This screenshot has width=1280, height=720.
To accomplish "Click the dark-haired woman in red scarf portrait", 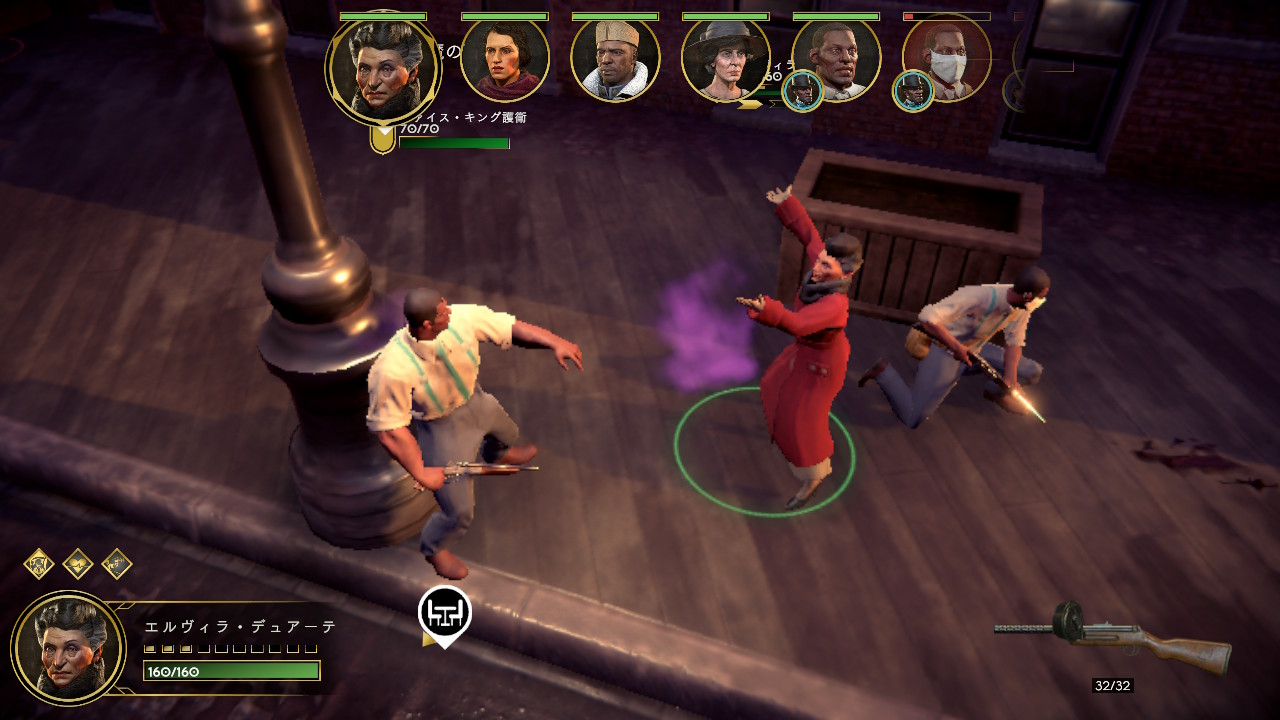I will [505, 59].
